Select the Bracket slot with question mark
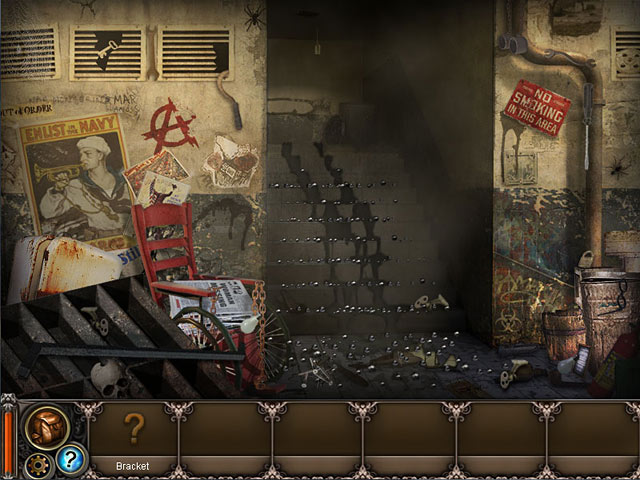Screen dimensions: 640x480 [x=133, y=429]
